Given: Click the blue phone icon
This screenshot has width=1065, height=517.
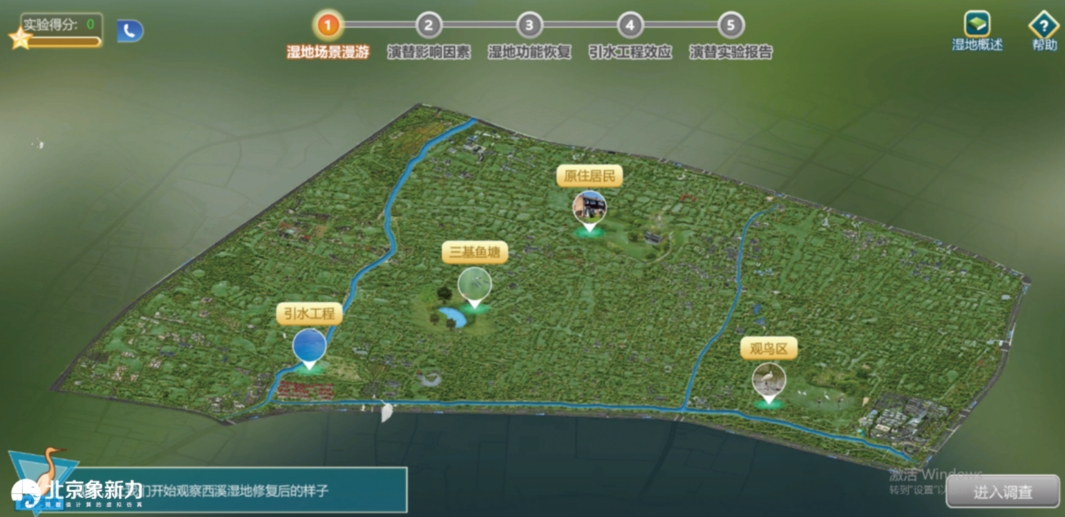Looking at the screenshot, I should pos(130,31).
